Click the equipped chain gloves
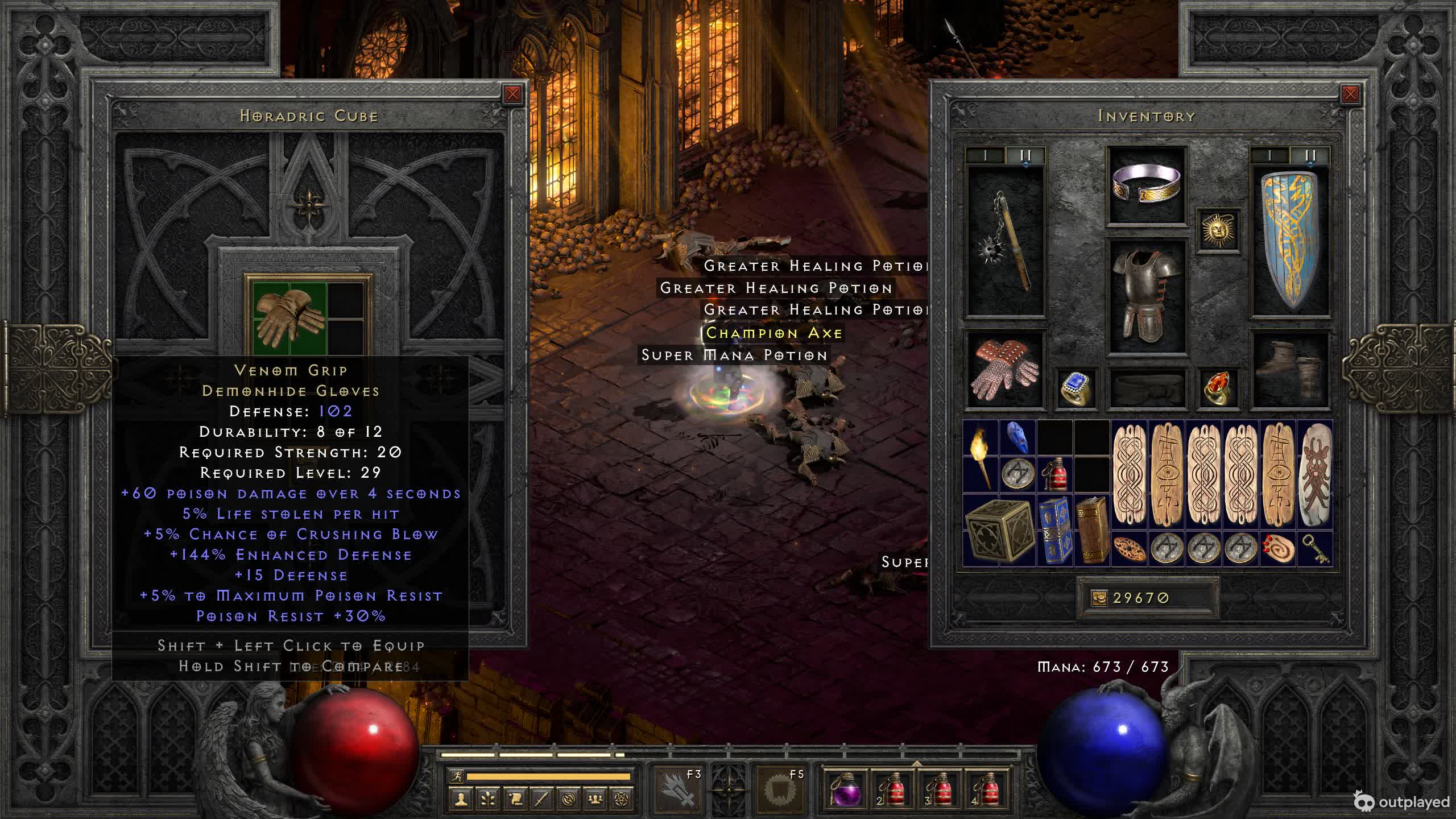The height and width of the screenshot is (819, 1456). tap(1006, 370)
